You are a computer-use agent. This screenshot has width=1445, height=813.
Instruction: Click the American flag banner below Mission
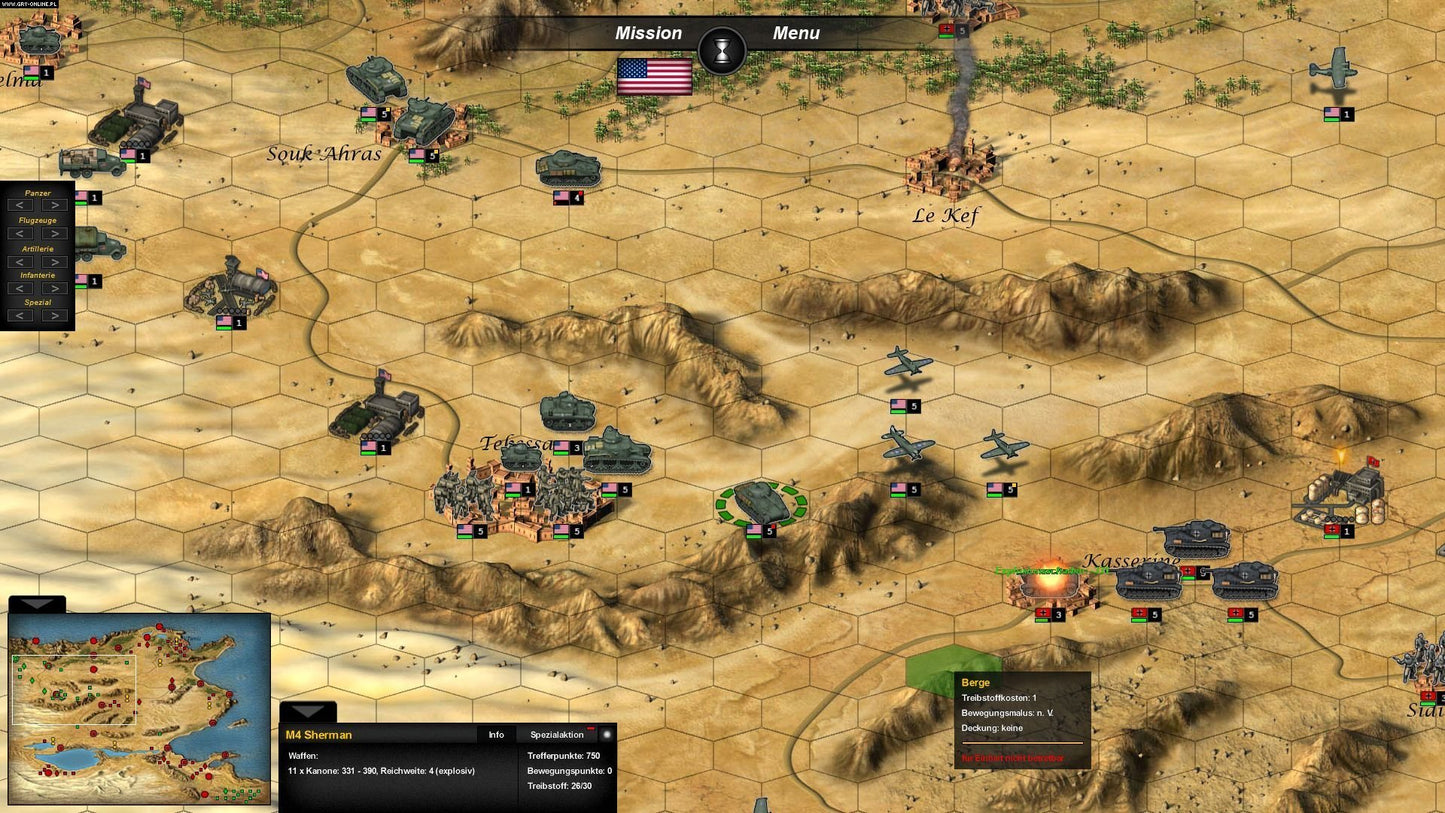click(x=655, y=78)
